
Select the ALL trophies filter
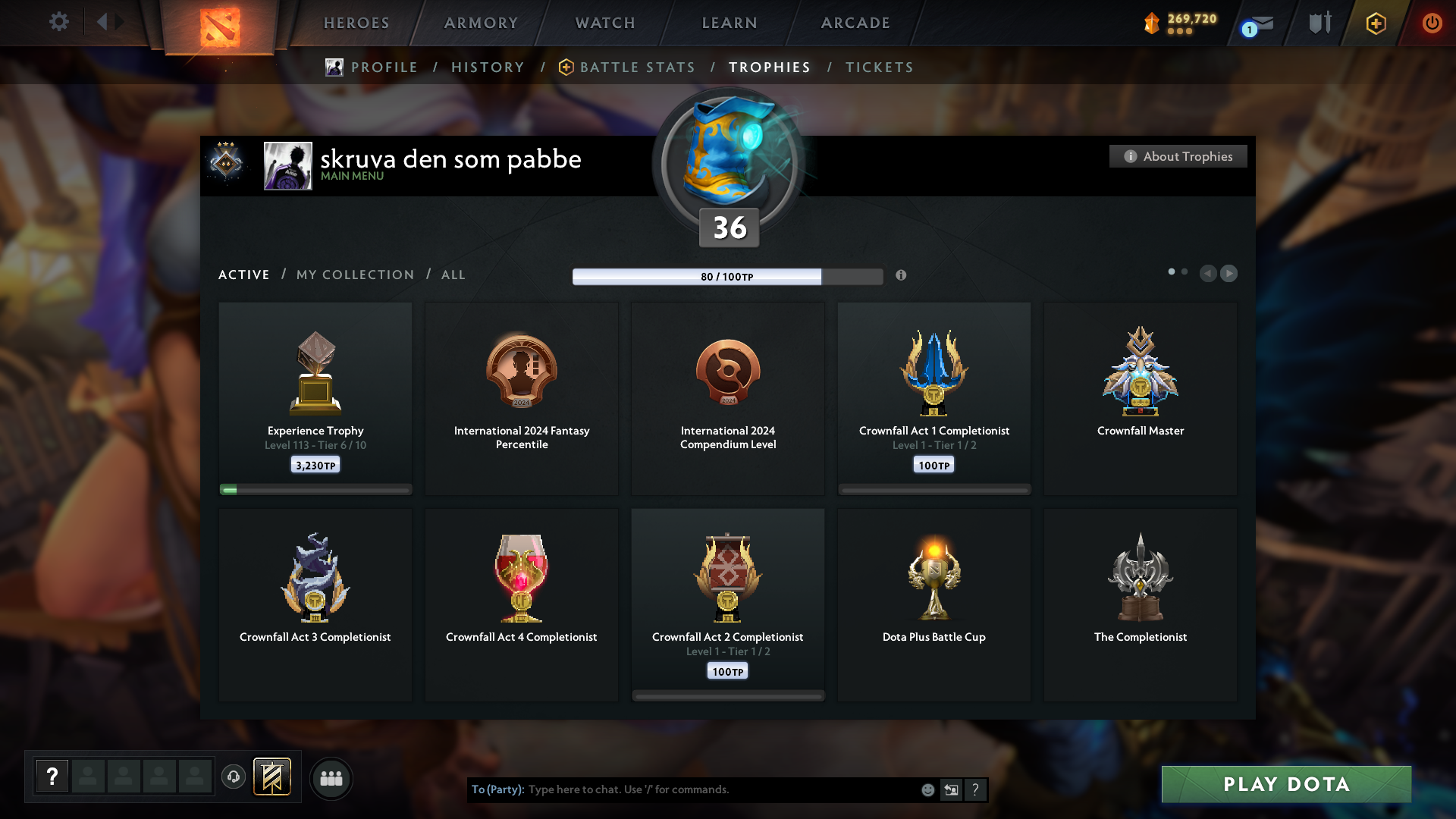453,275
